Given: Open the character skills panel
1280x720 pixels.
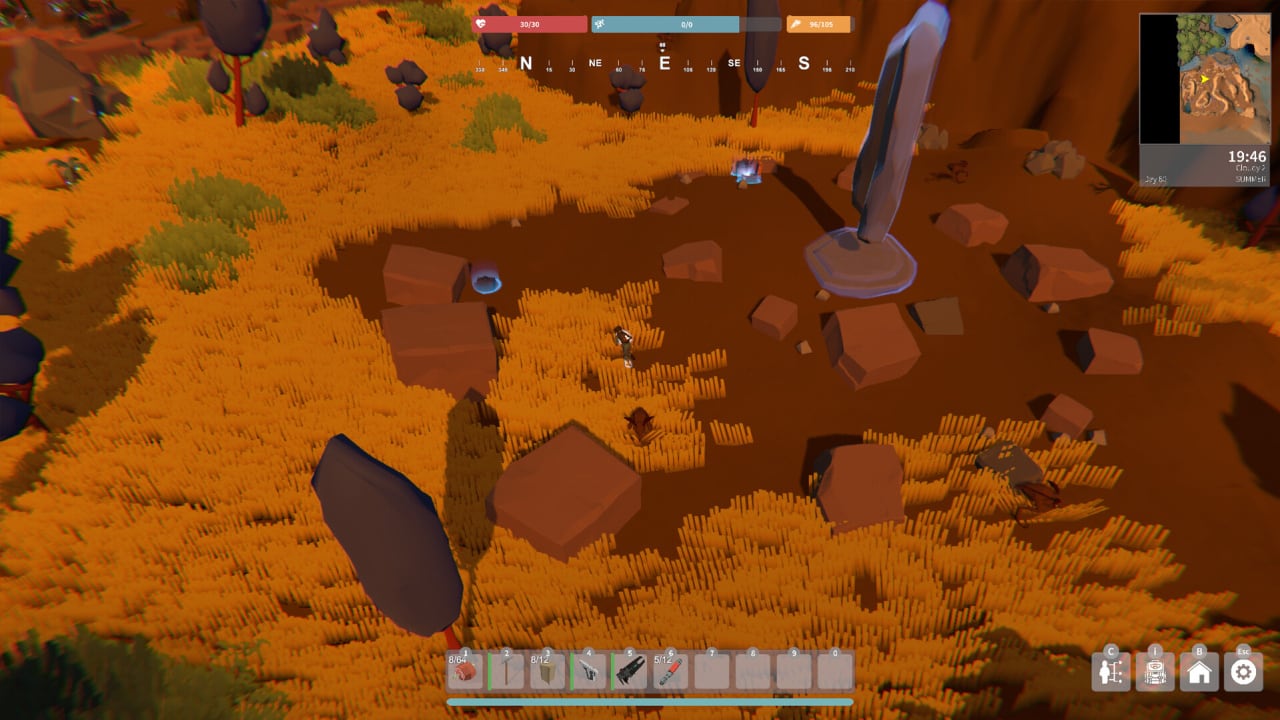Looking at the screenshot, I should click(x=1111, y=672).
